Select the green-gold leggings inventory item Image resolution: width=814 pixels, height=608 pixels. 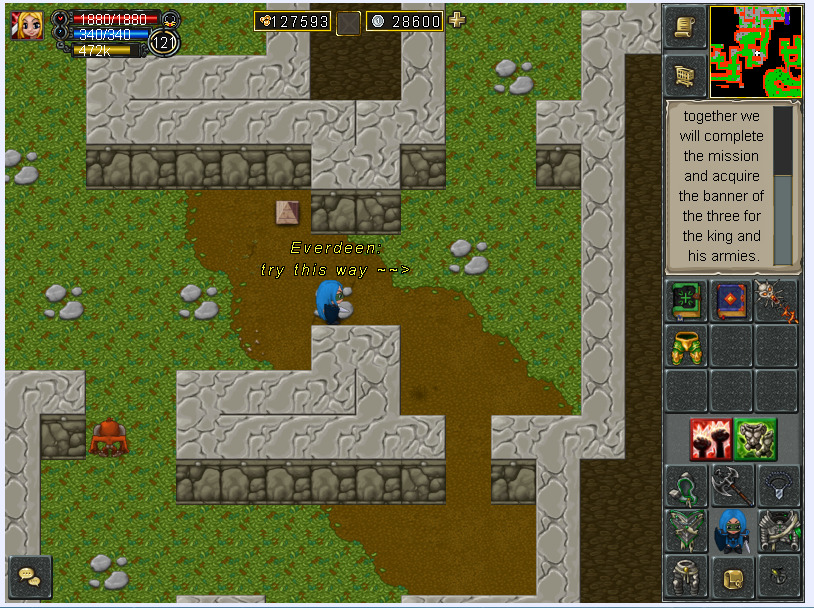(687, 346)
